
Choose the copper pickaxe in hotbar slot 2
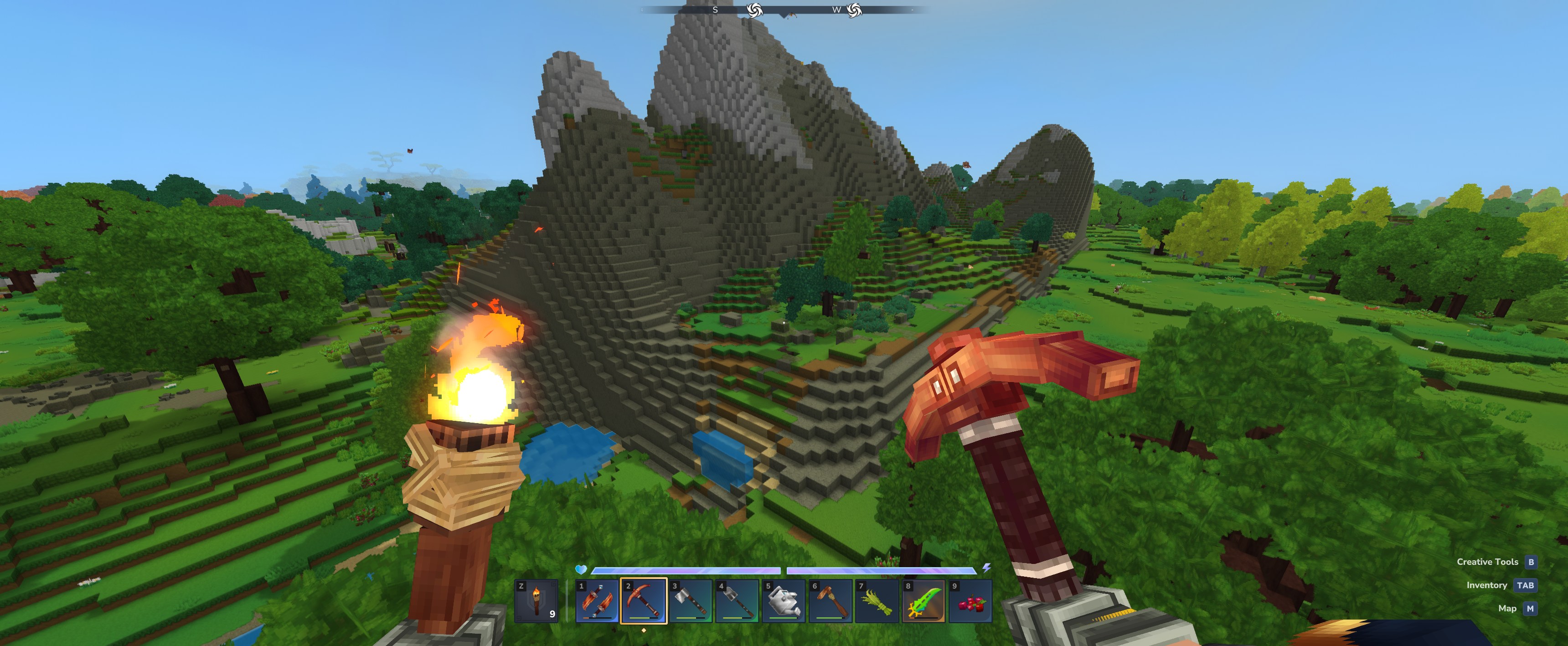coord(644,601)
